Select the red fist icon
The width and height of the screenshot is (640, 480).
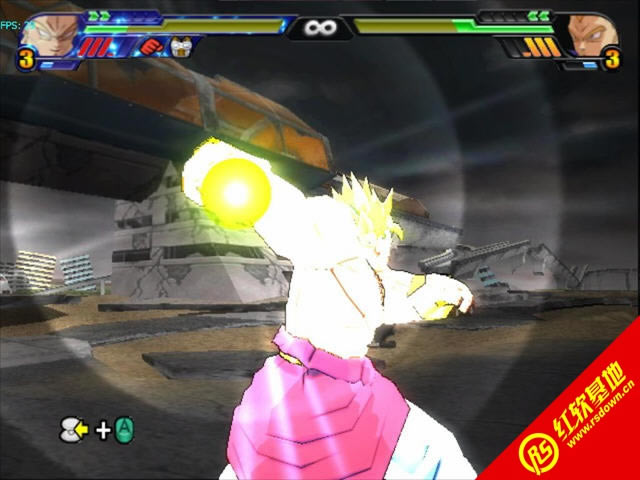[150, 45]
